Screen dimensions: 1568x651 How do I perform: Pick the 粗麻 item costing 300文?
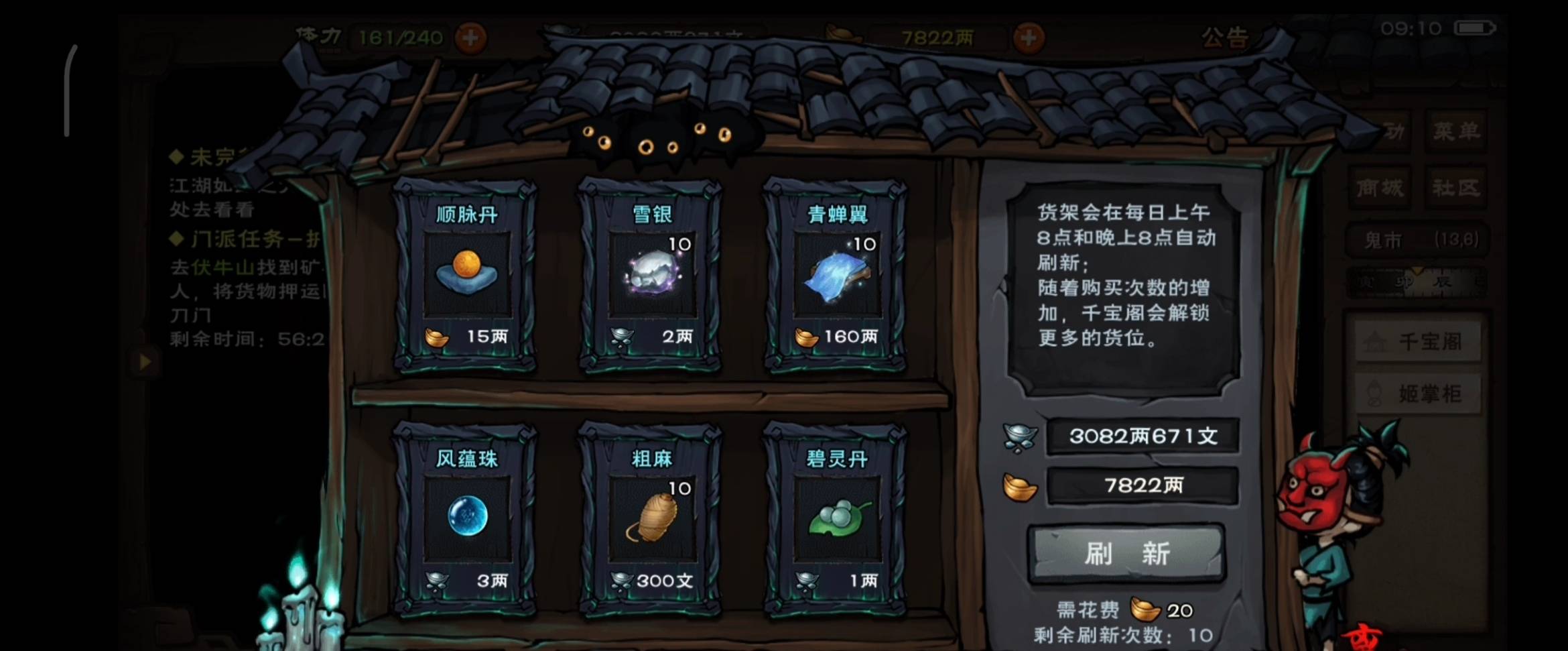651,518
